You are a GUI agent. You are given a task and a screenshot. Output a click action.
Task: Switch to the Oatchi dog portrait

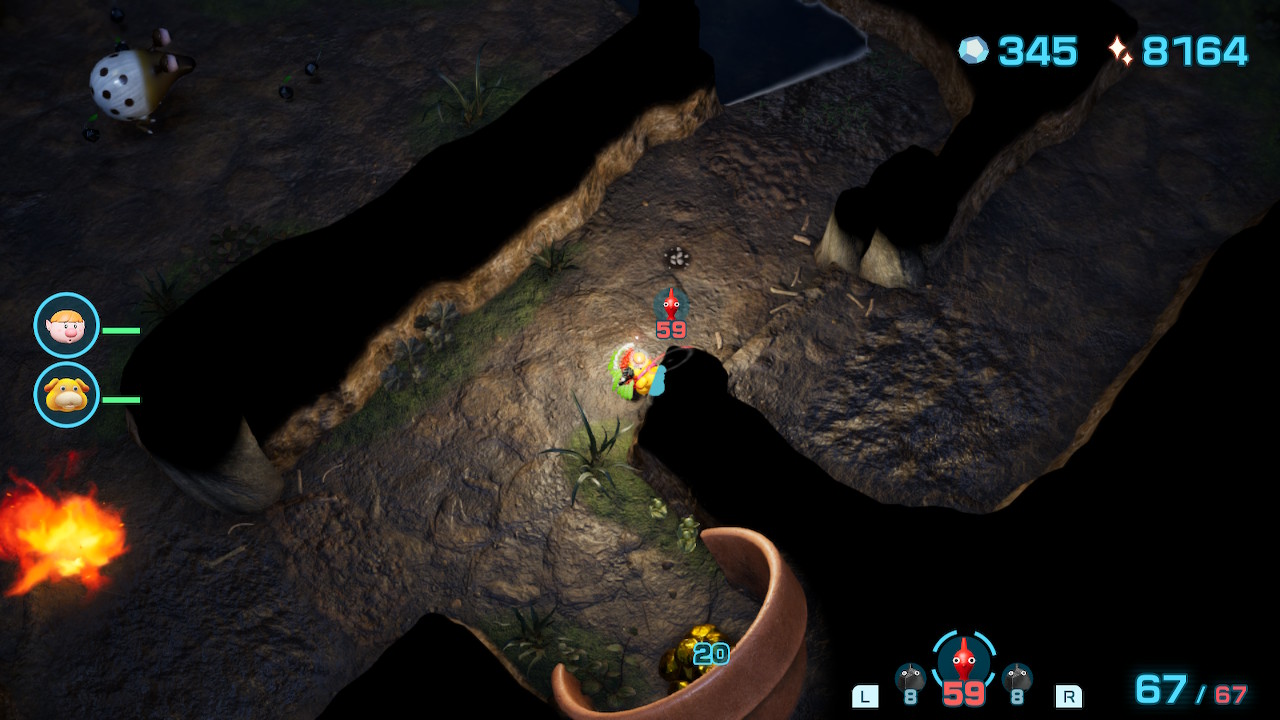pos(67,395)
